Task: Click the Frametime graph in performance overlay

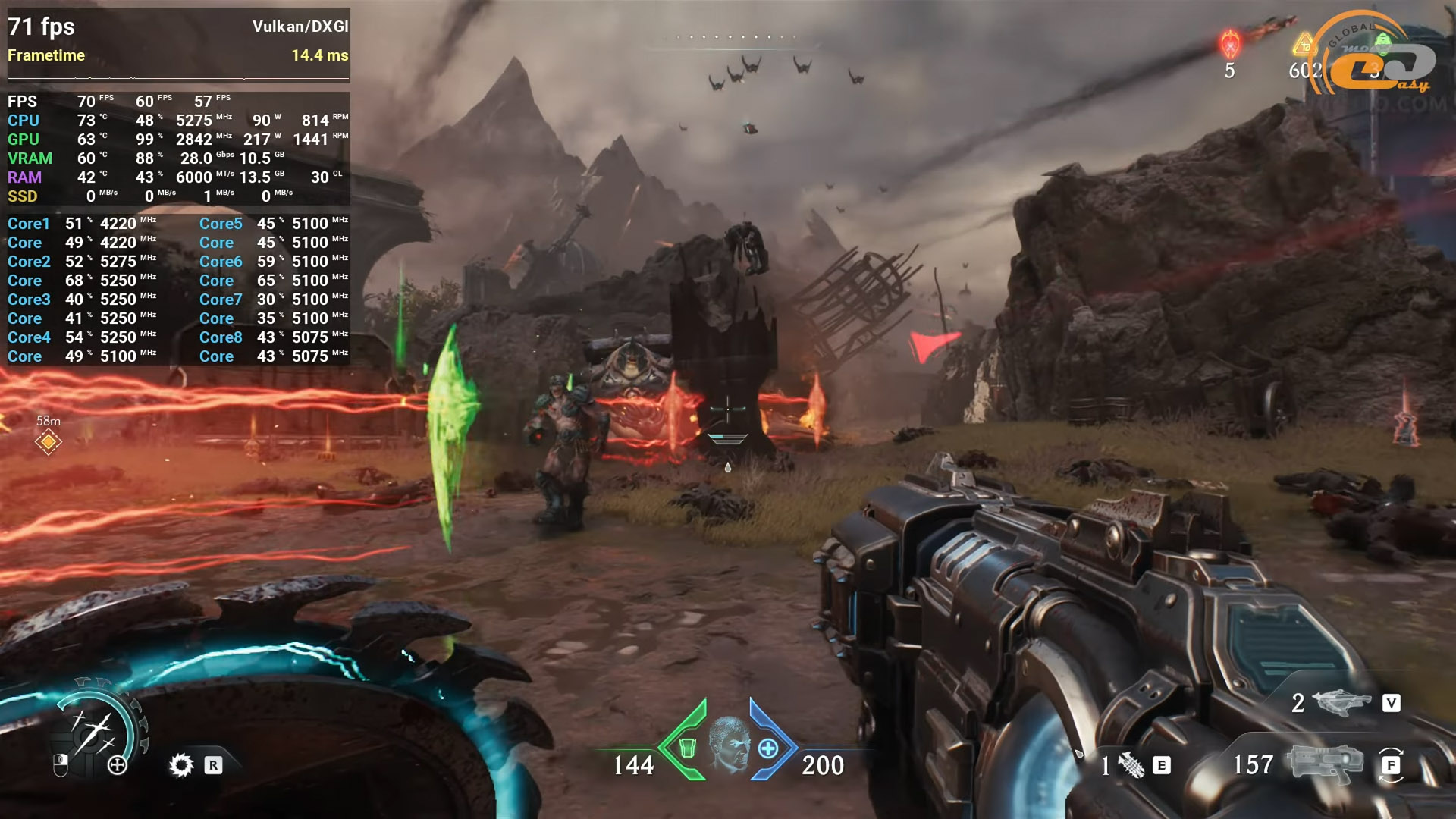Action: click(x=178, y=74)
